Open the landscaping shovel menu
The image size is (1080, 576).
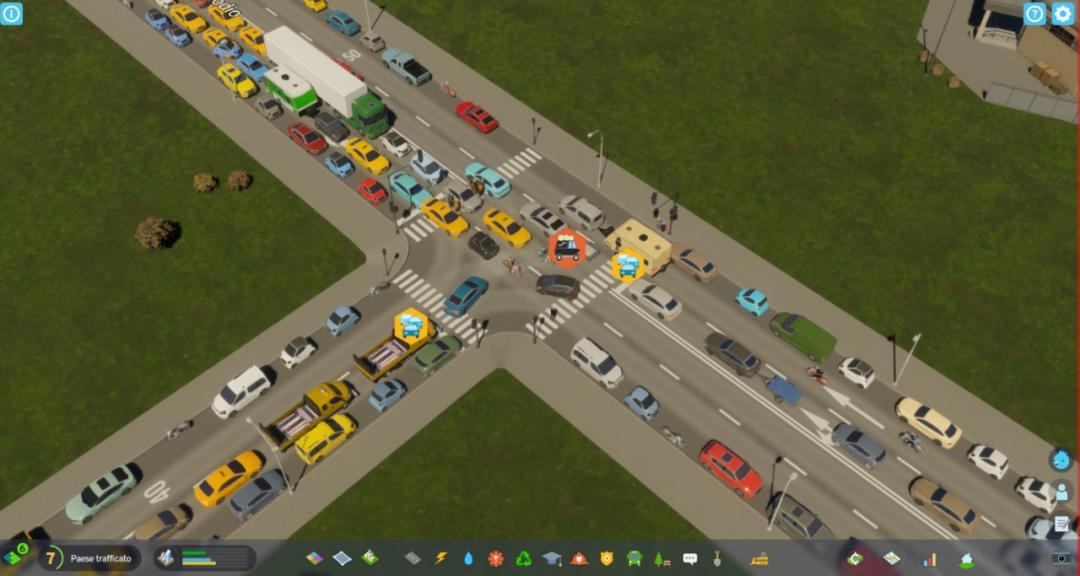pyautogui.click(x=717, y=558)
